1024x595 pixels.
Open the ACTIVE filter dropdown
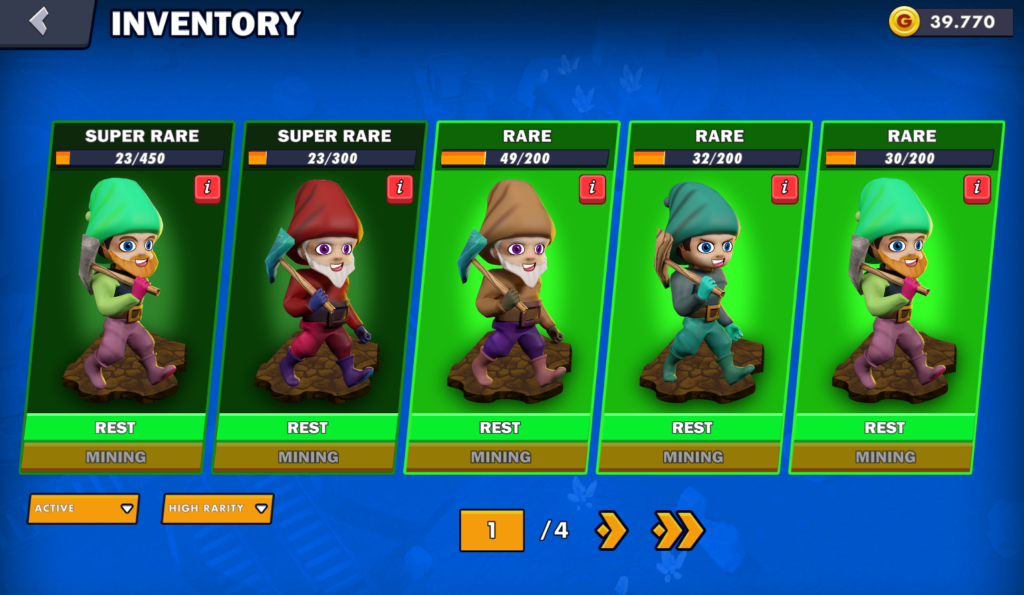(x=83, y=508)
